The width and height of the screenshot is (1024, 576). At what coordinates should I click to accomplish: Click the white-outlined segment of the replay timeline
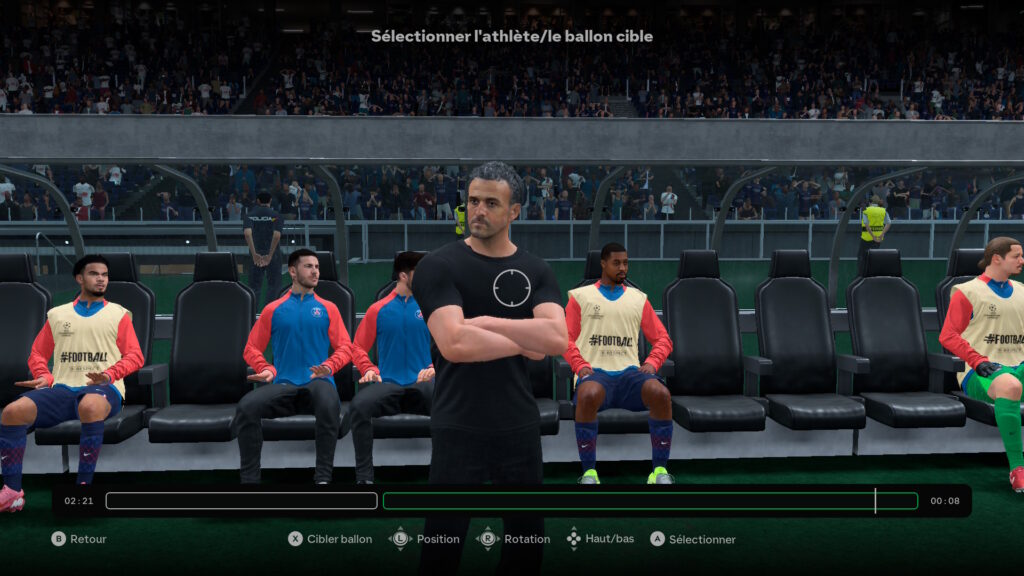click(x=241, y=501)
